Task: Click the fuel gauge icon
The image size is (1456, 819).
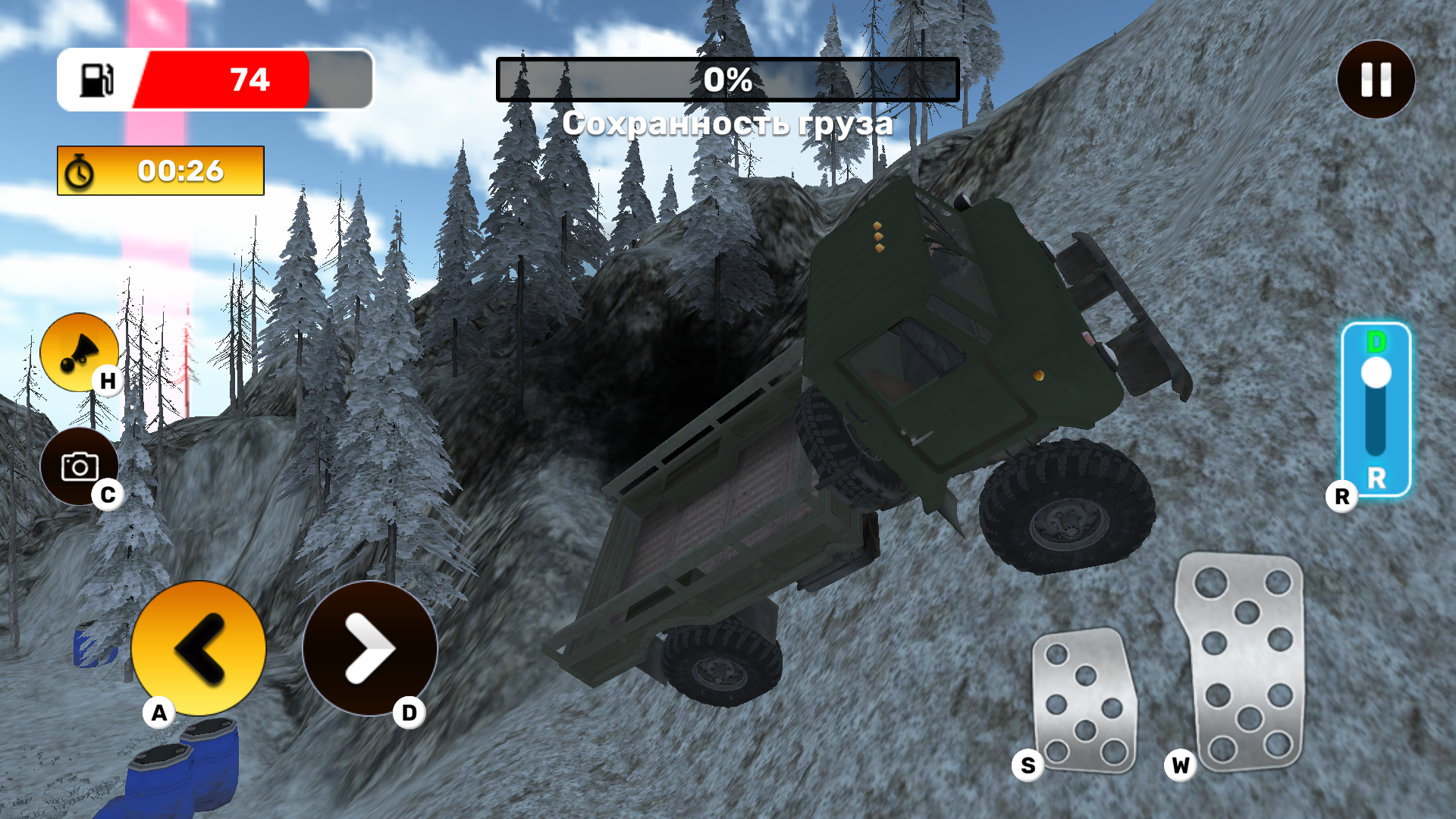Action: pyautogui.click(x=98, y=80)
